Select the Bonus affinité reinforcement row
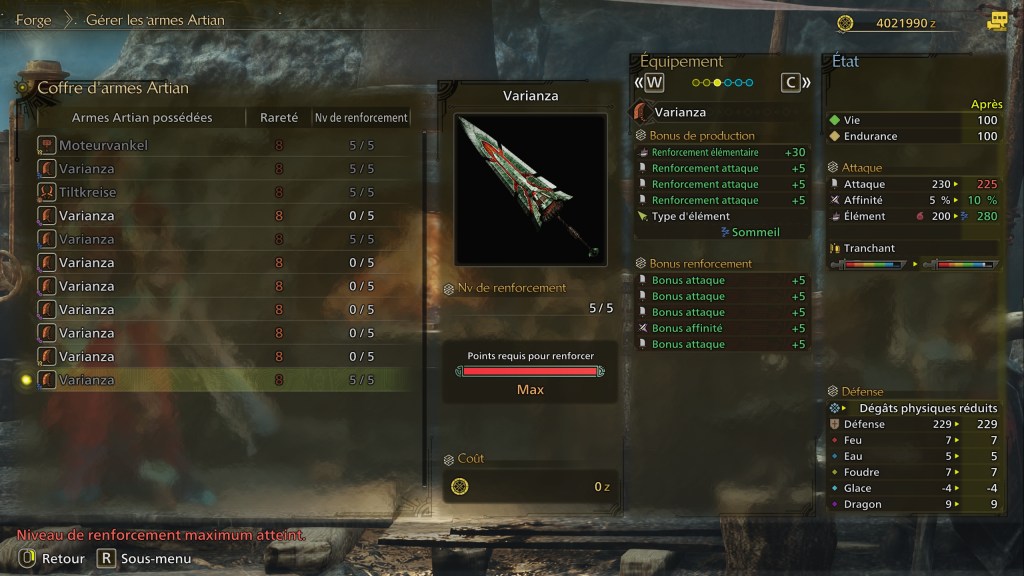The height and width of the screenshot is (576, 1024). (x=720, y=328)
